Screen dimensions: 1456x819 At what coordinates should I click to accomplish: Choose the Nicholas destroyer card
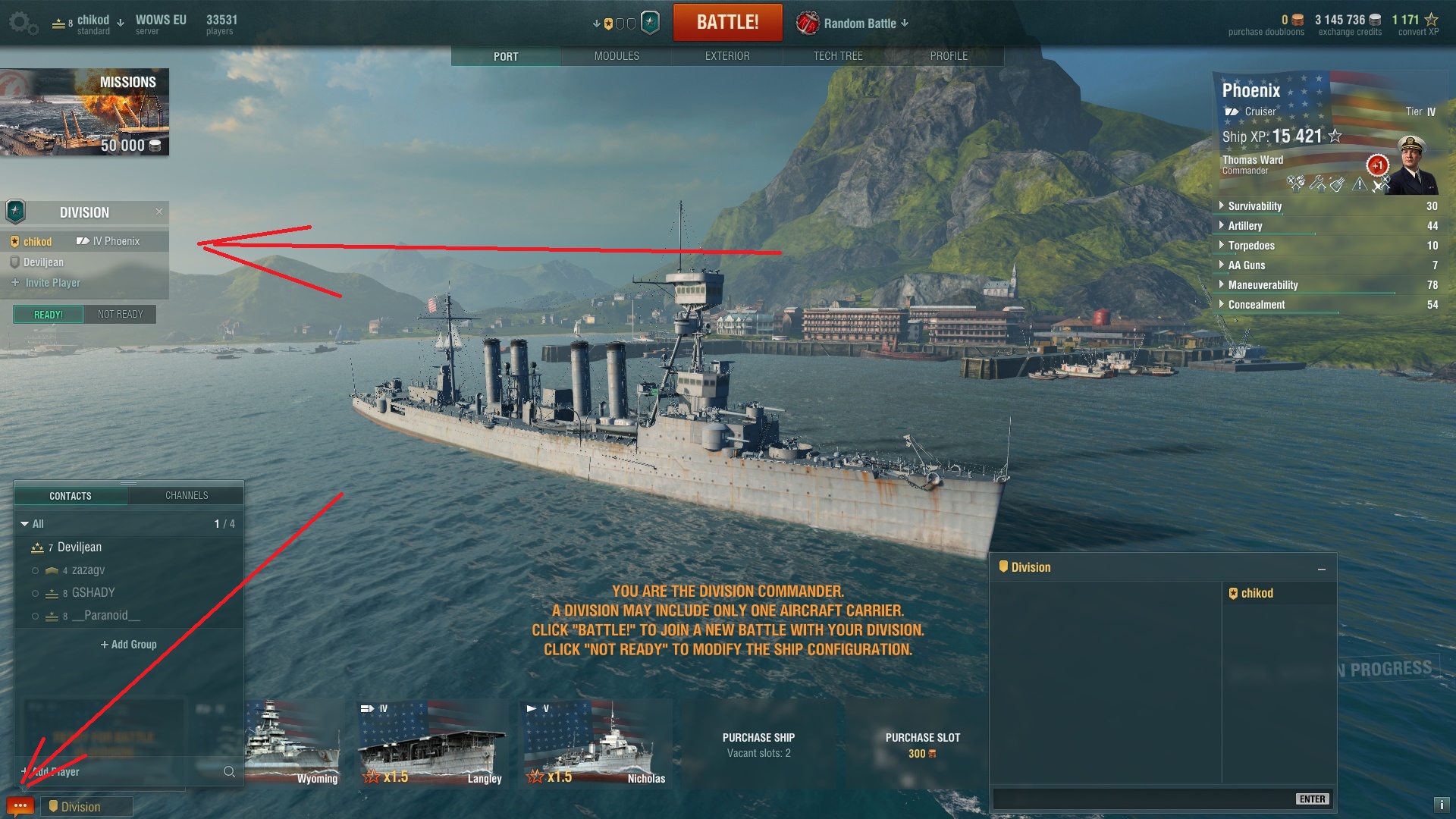pyautogui.click(x=597, y=743)
